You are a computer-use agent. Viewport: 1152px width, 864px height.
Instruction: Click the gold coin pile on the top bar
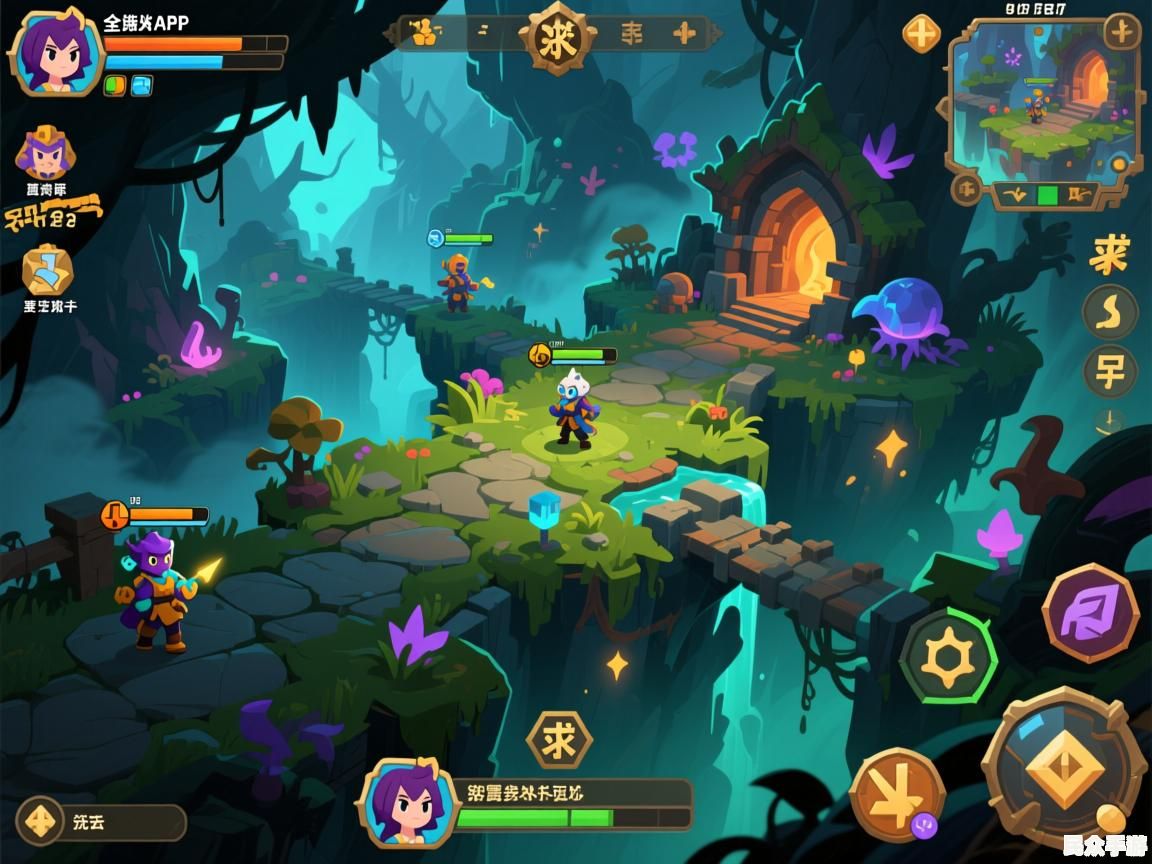pyautogui.click(x=424, y=34)
